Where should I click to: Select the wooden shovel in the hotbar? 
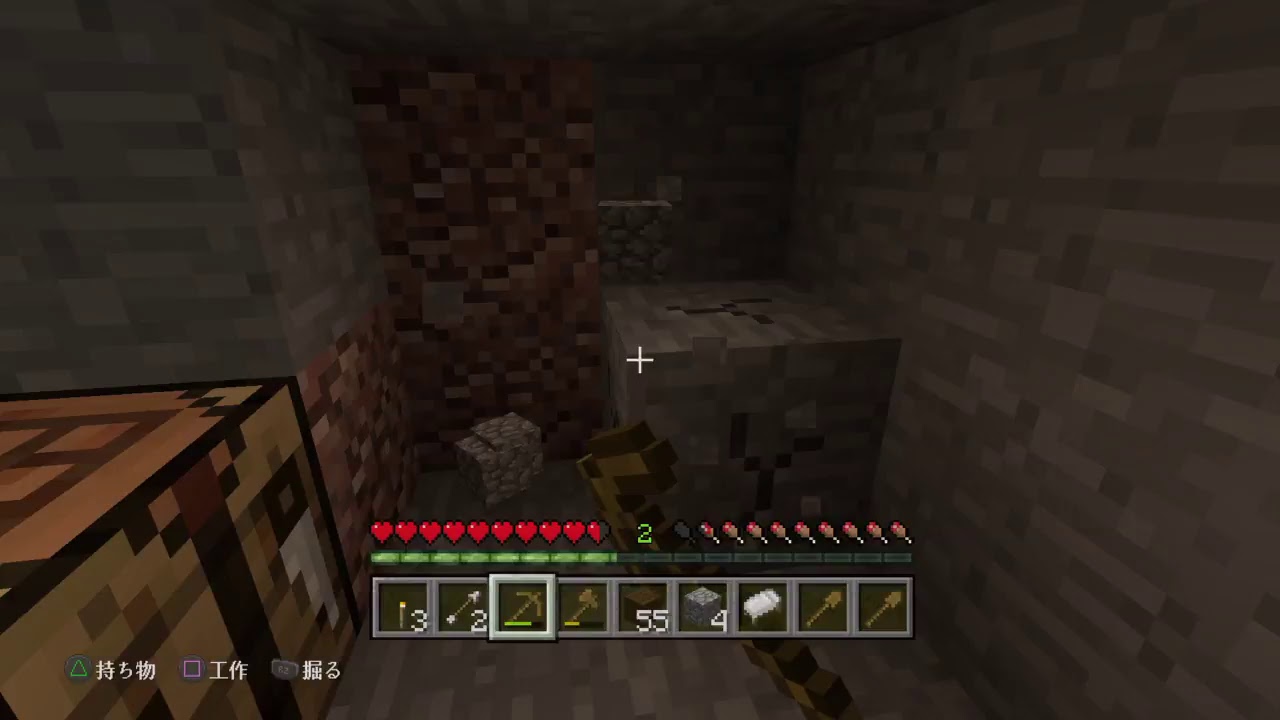tap(823, 607)
